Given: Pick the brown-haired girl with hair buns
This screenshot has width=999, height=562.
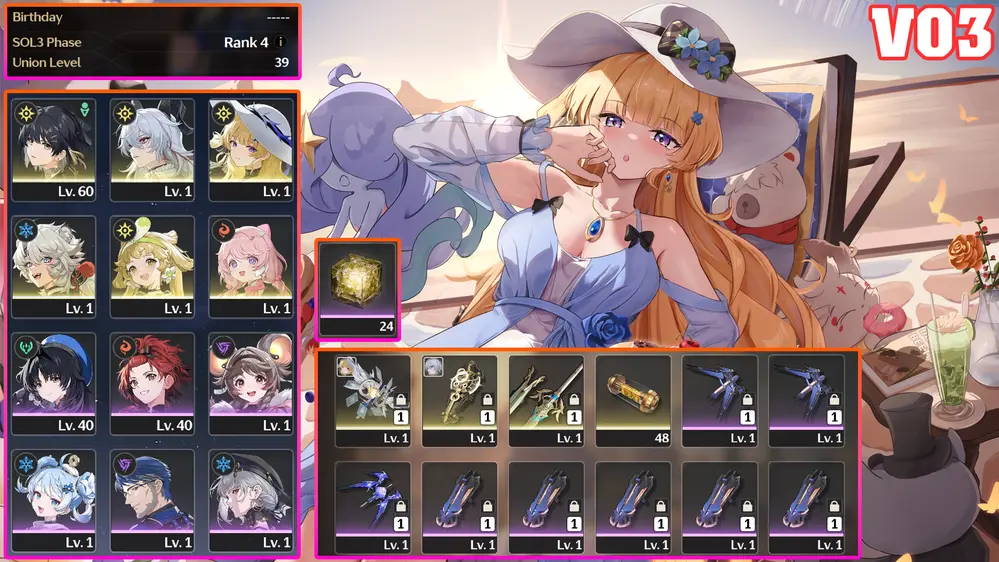Looking at the screenshot, I should pyautogui.click(x=249, y=382).
